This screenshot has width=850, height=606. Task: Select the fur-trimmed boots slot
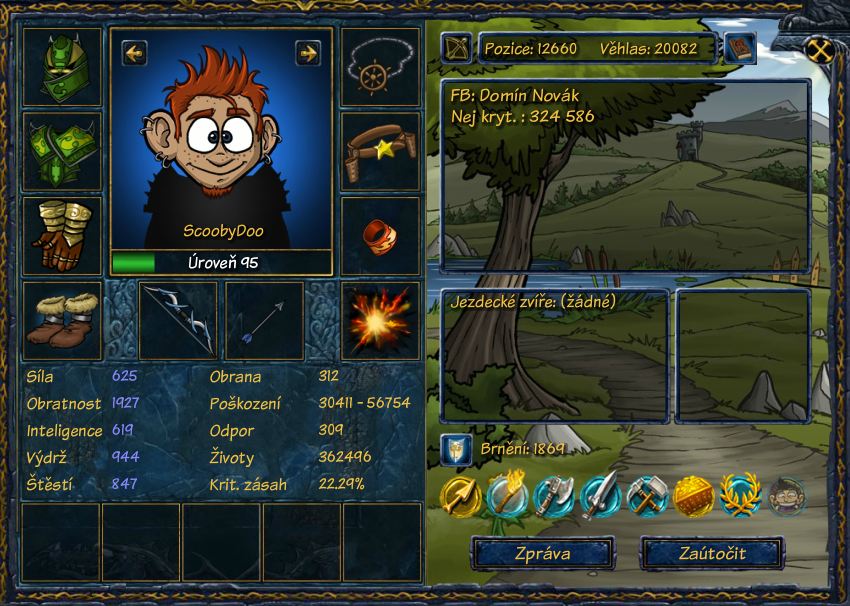(62, 320)
